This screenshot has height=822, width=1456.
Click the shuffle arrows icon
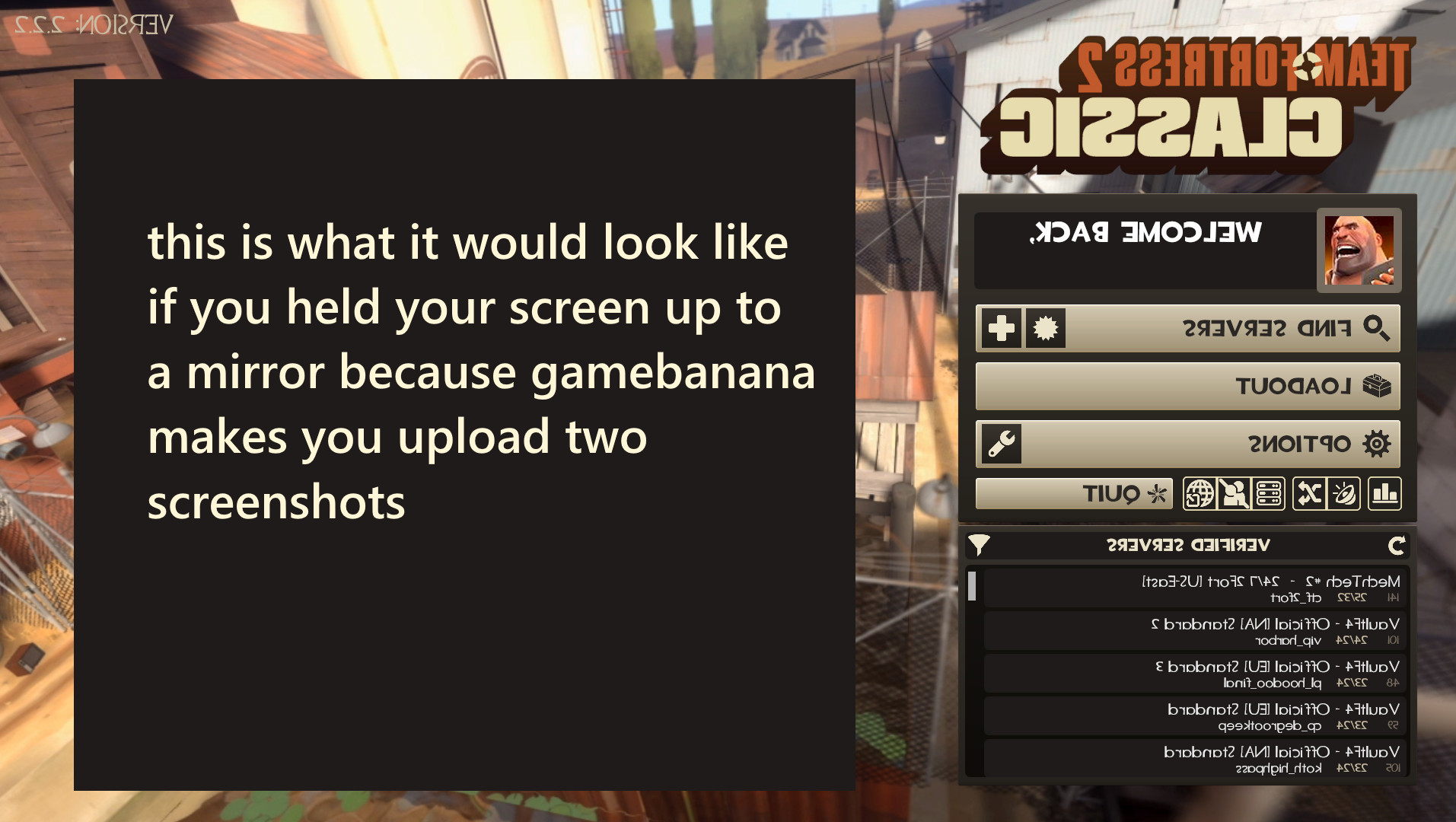click(x=1309, y=492)
